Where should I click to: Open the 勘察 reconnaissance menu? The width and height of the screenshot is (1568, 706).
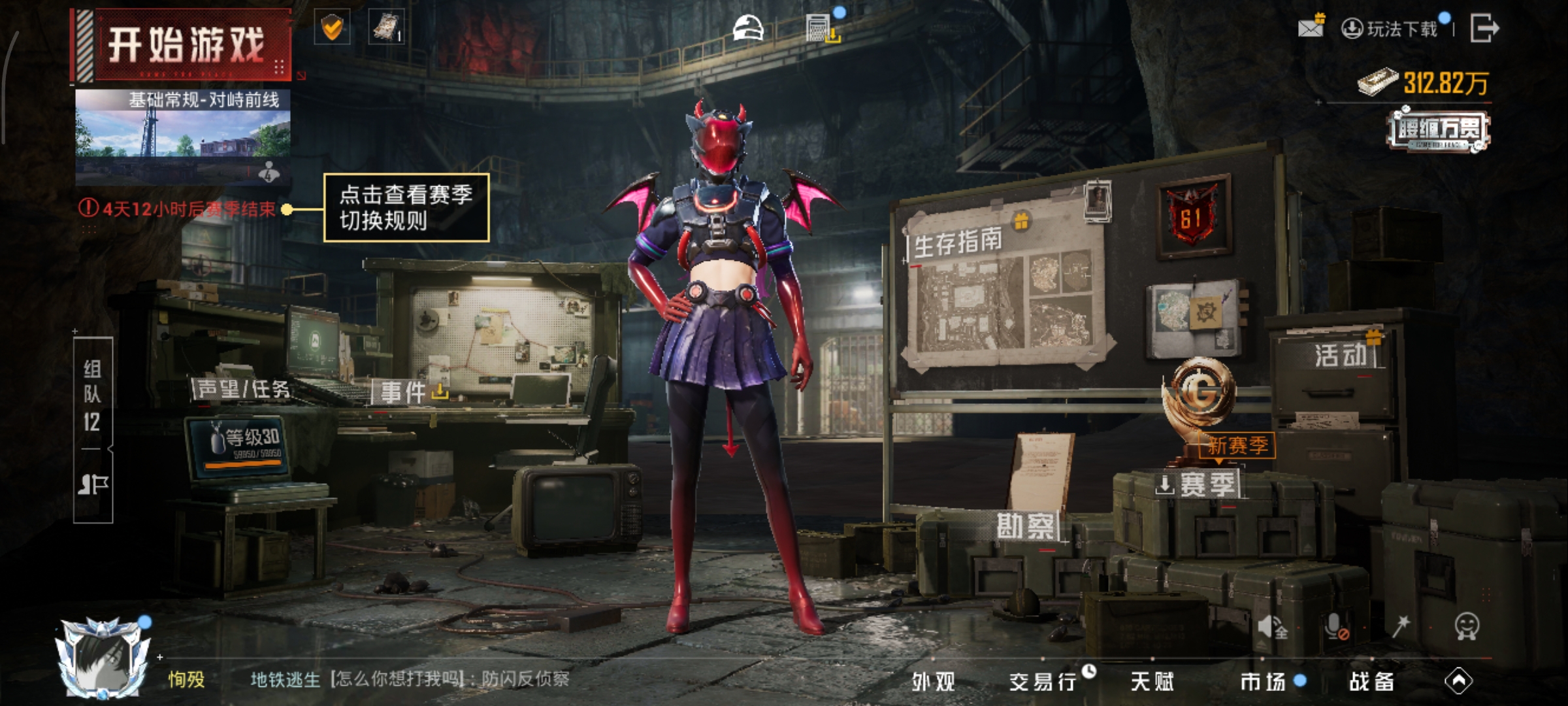(1025, 526)
